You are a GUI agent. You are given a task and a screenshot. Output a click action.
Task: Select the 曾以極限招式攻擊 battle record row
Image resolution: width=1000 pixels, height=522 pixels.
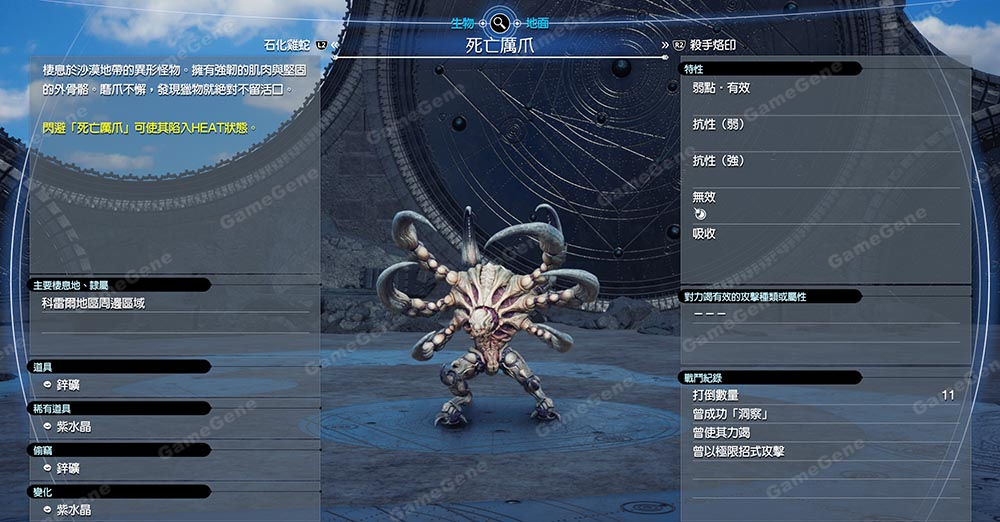[738, 451]
